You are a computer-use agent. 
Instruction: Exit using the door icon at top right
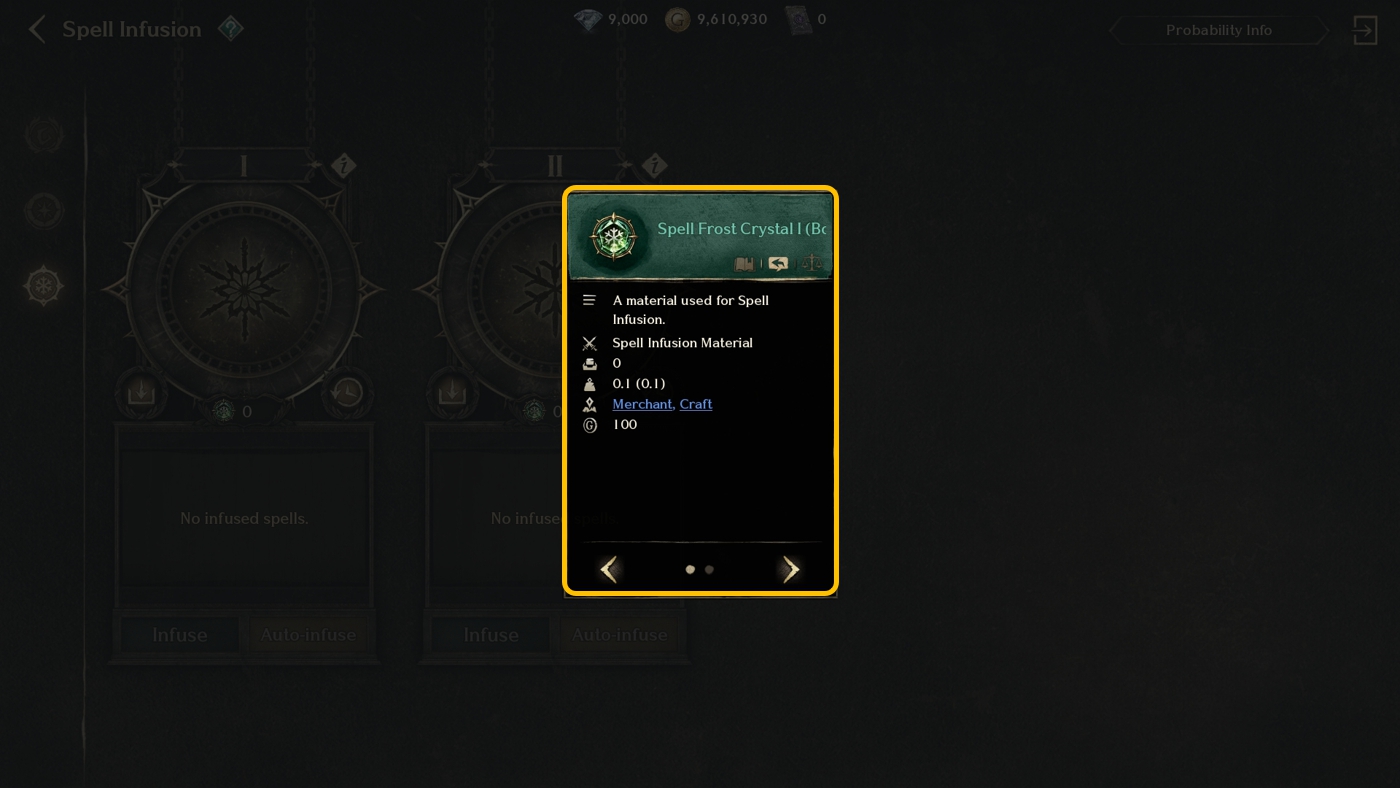(x=1365, y=30)
